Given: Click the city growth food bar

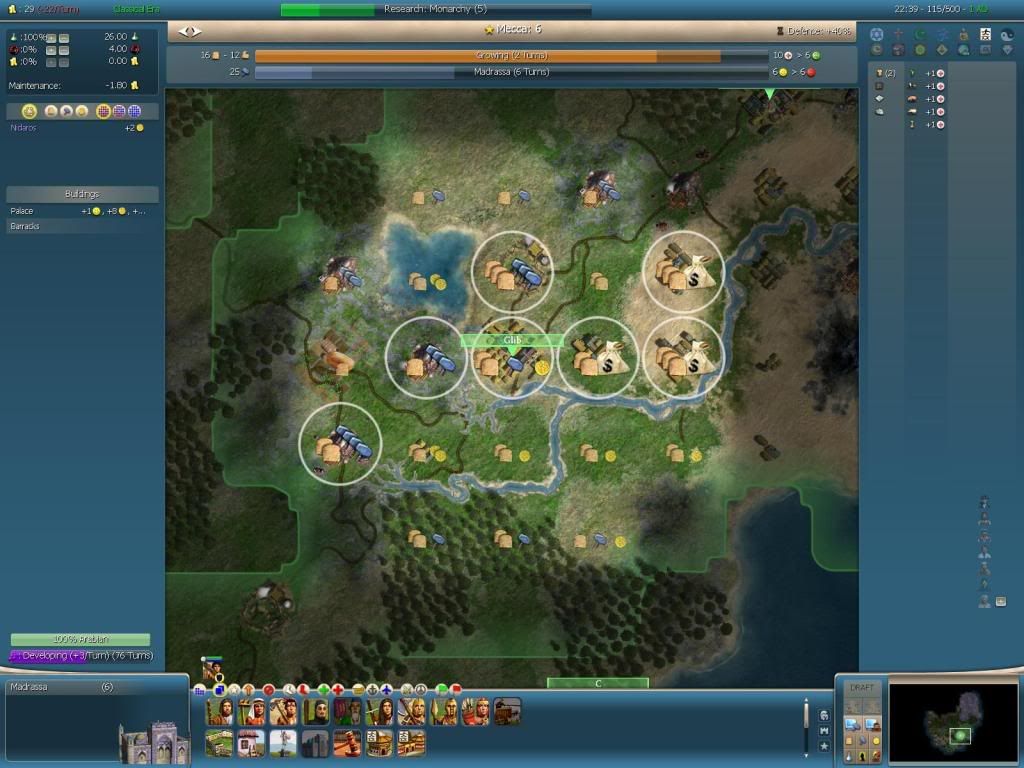Looking at the screenshot, I should pos(511,56).
